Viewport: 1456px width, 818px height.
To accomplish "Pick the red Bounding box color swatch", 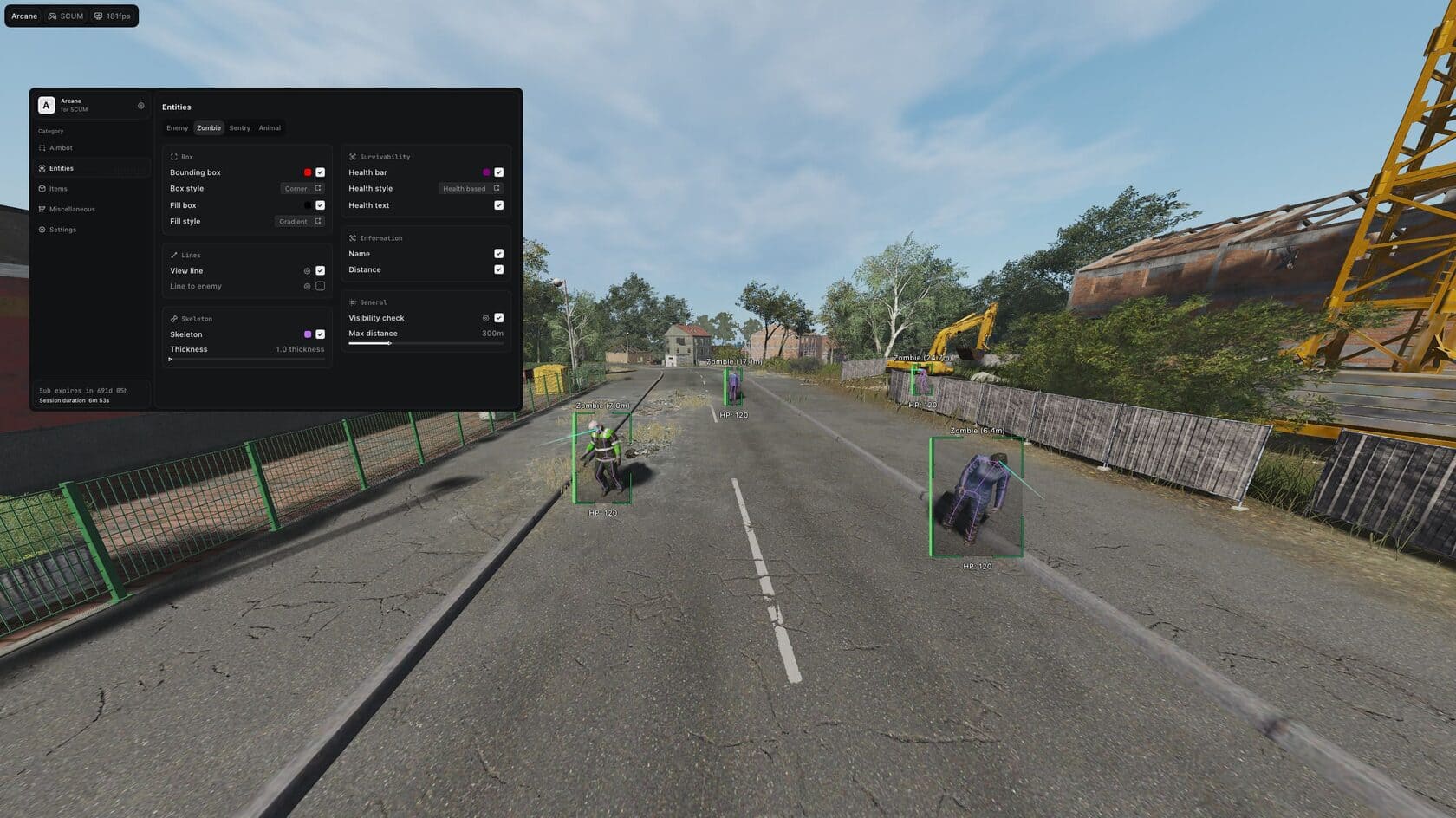I will coord(308,172).
